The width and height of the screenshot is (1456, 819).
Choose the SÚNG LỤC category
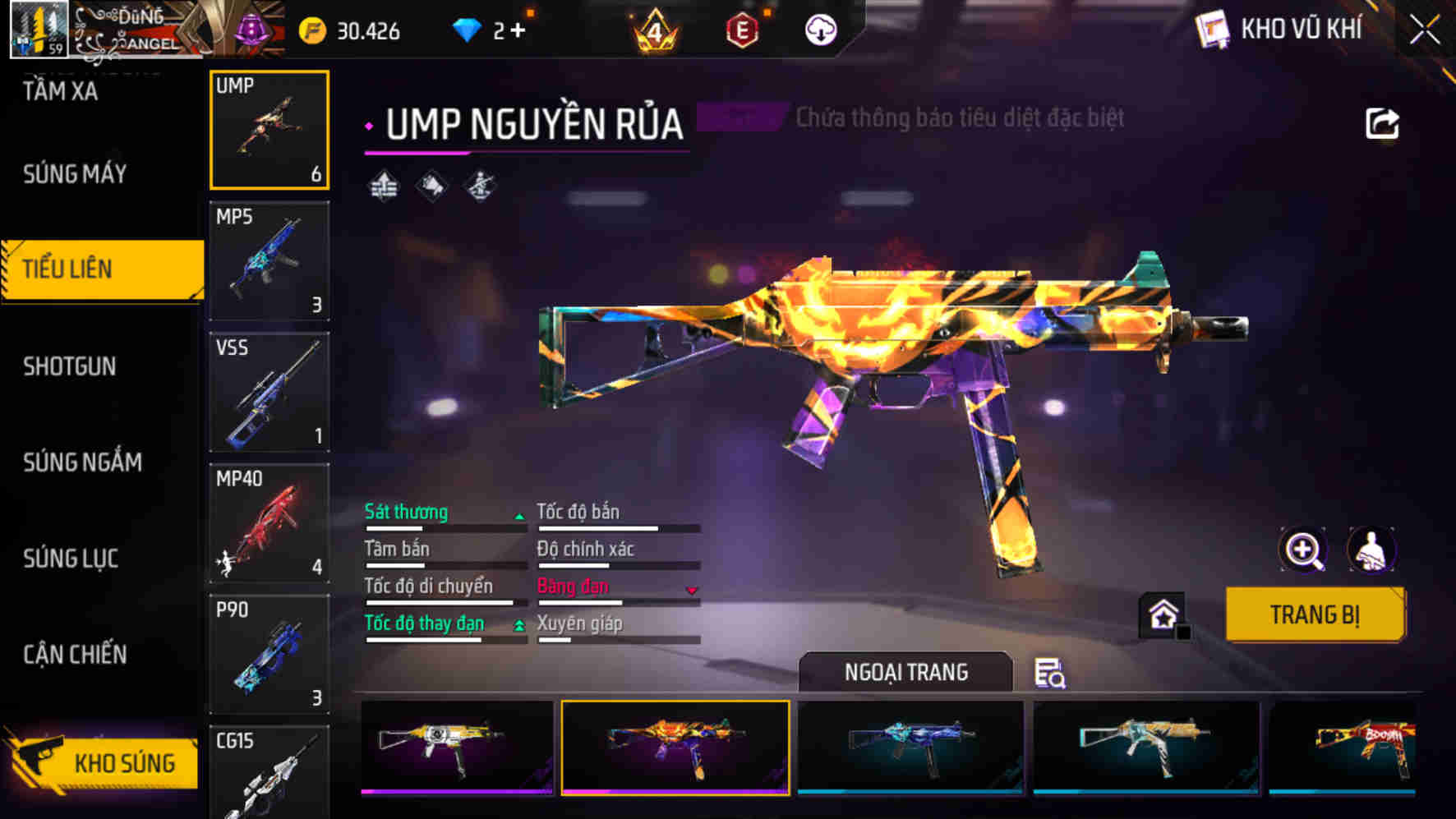[x=71, y=559]
